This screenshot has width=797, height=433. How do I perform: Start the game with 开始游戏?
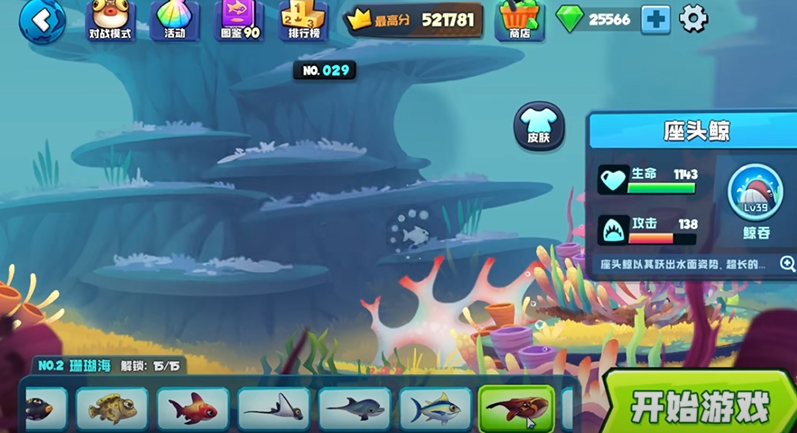tap(700, 406)
